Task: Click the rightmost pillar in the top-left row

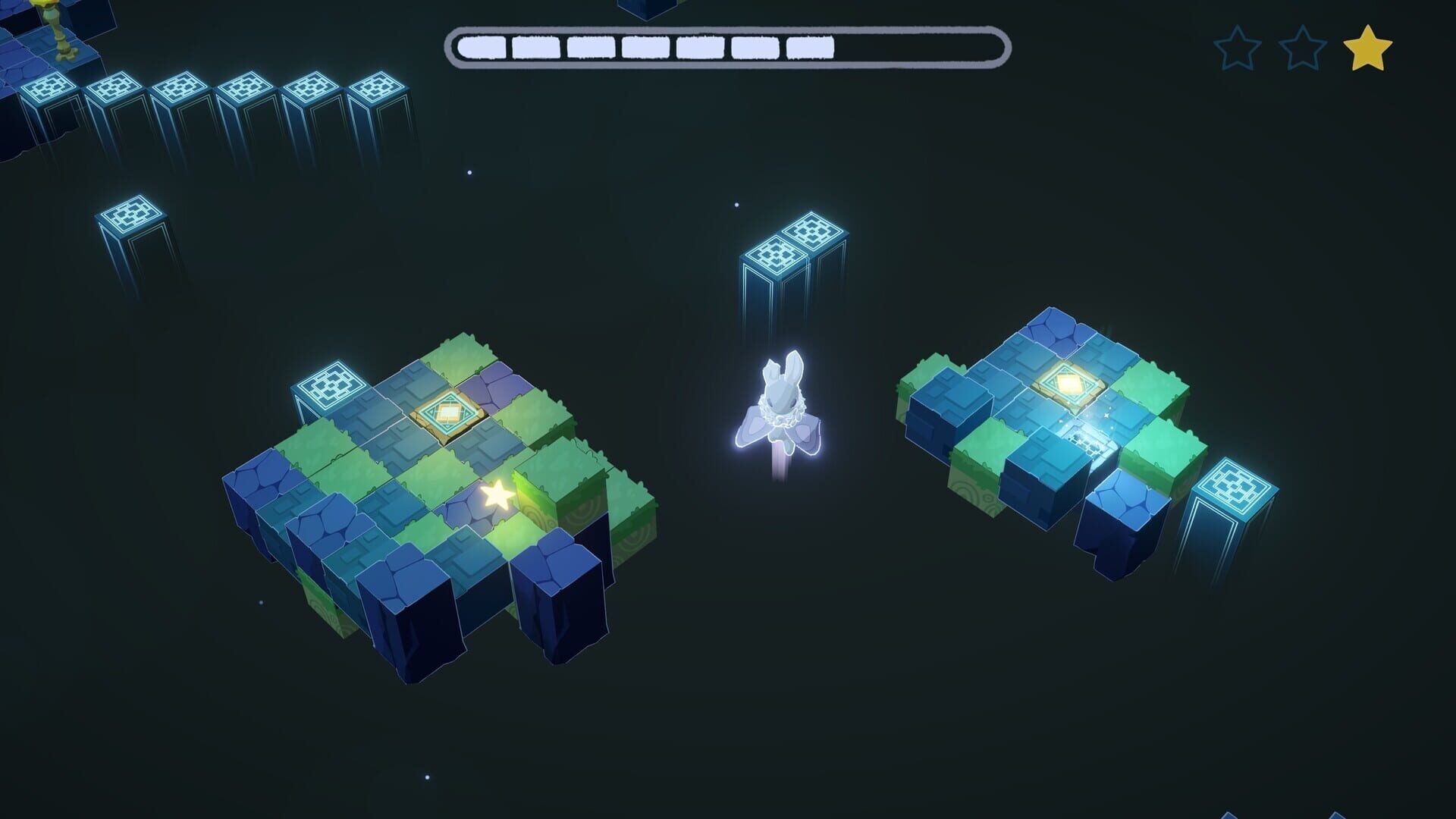Action: [378, 85]
